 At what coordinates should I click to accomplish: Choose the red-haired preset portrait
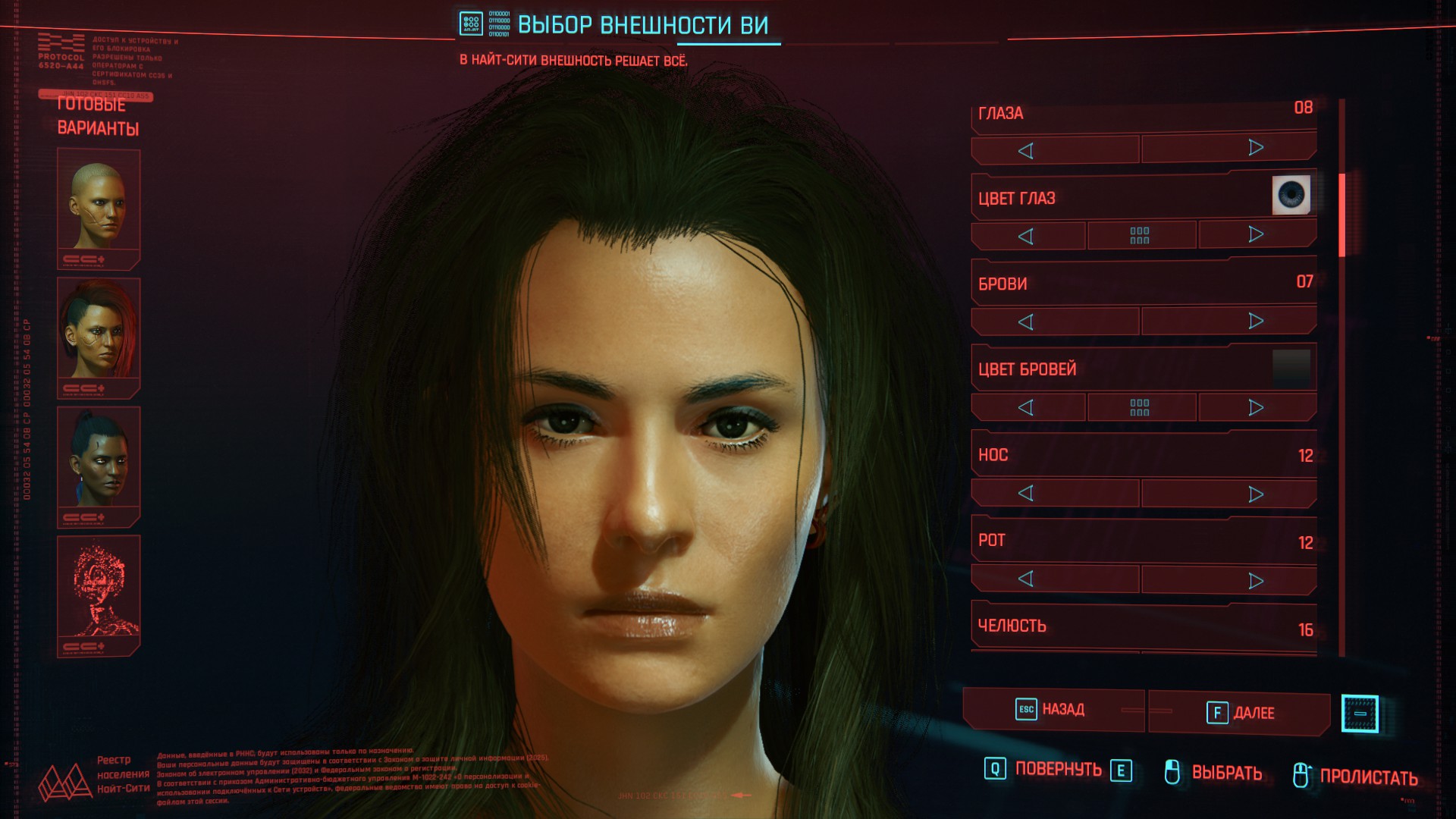pyautogui.click(x=99, y=335)
